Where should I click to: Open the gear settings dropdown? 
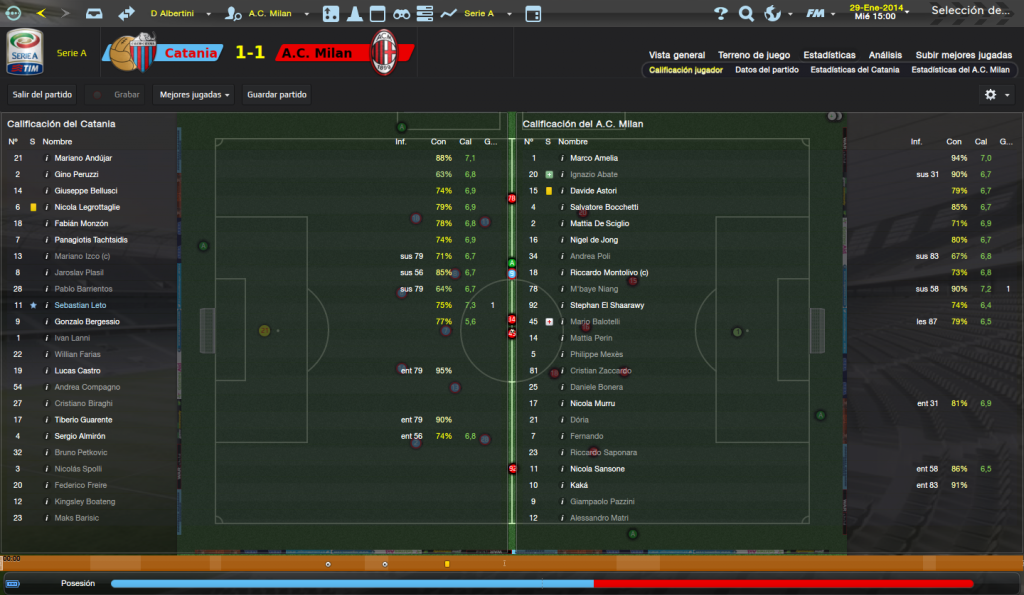[x=996, y=94]
